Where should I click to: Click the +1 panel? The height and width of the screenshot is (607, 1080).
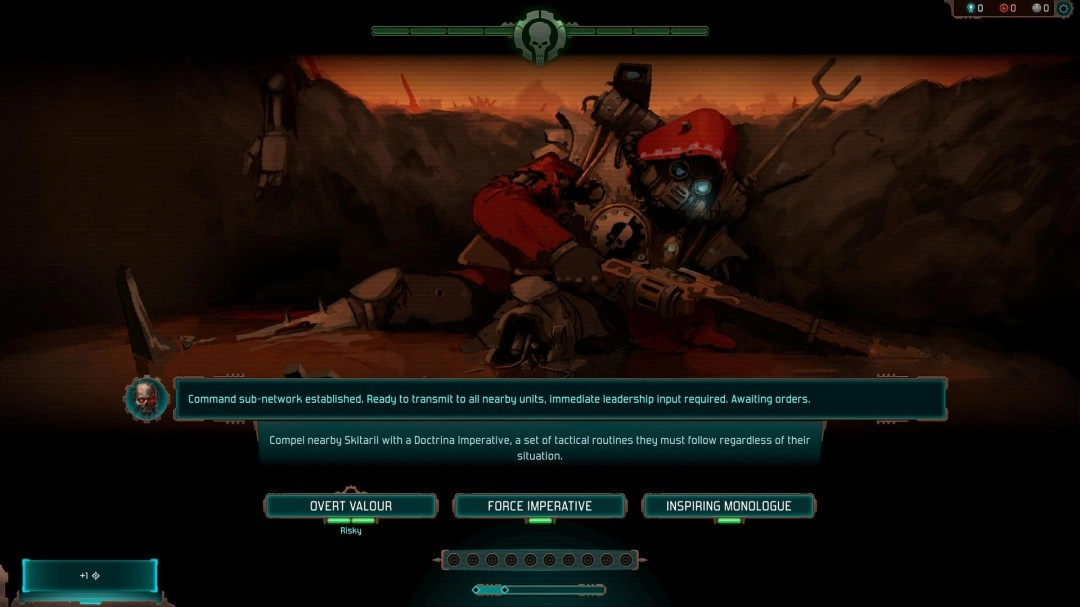(90, 576)
